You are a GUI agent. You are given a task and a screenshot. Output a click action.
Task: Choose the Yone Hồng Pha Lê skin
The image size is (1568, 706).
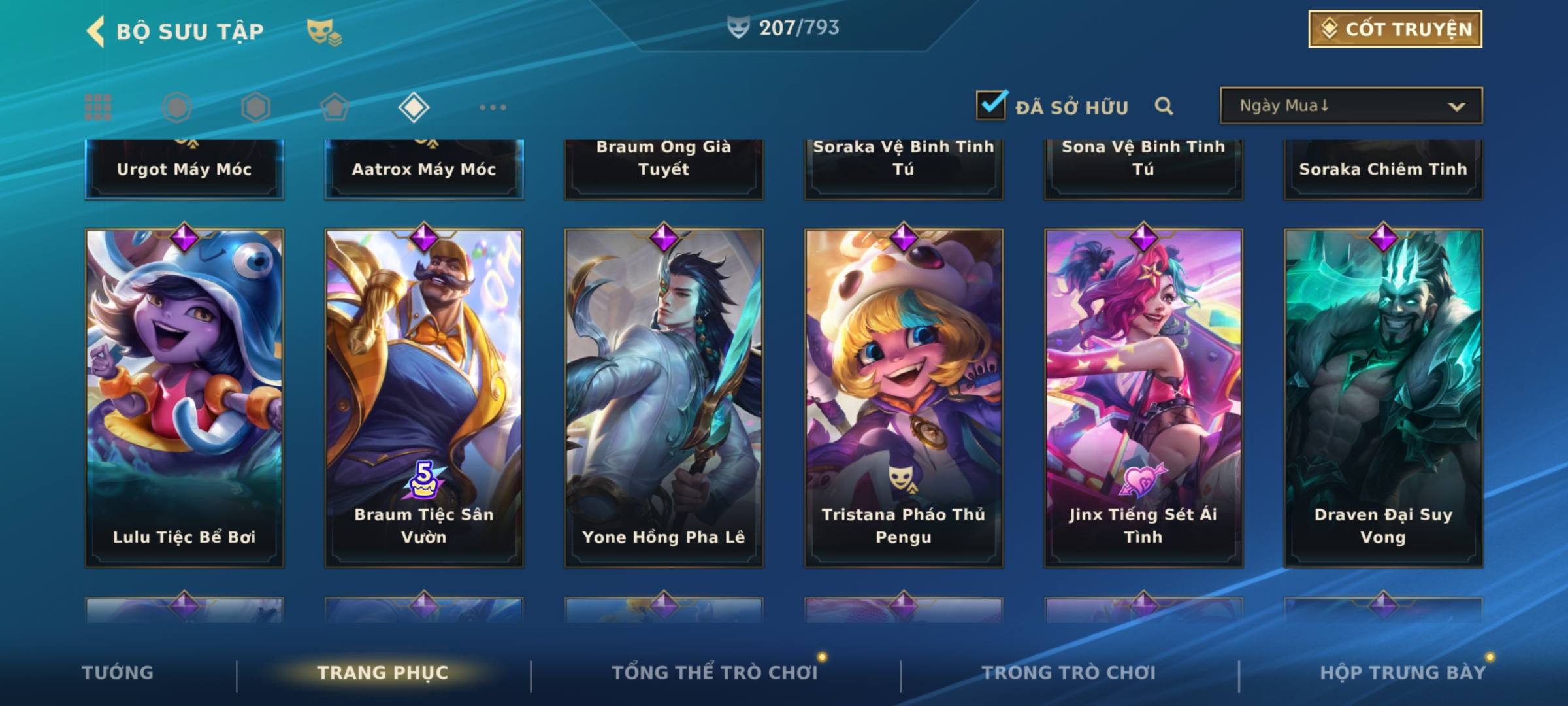pos(664,397)
